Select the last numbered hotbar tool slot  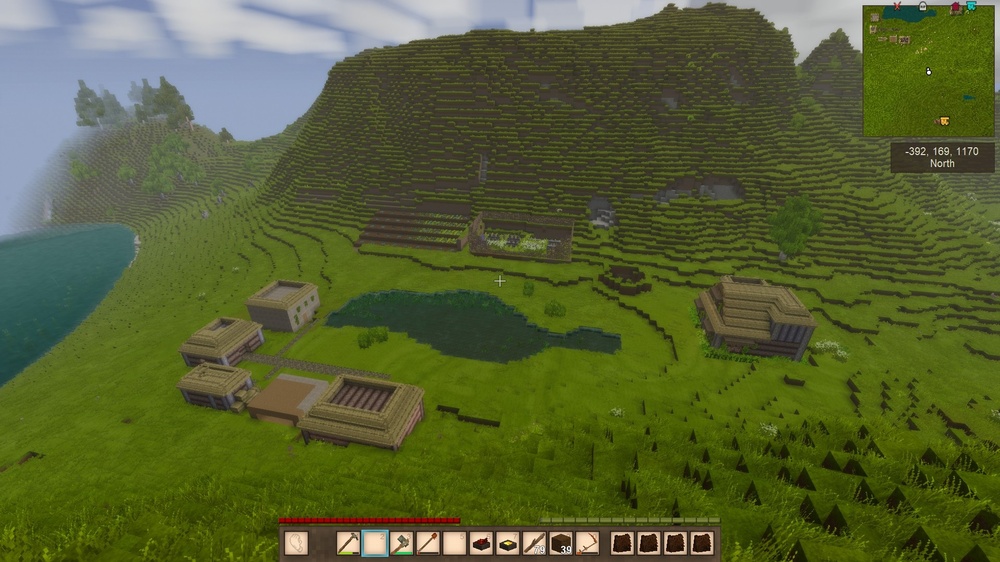click(588, 544)
